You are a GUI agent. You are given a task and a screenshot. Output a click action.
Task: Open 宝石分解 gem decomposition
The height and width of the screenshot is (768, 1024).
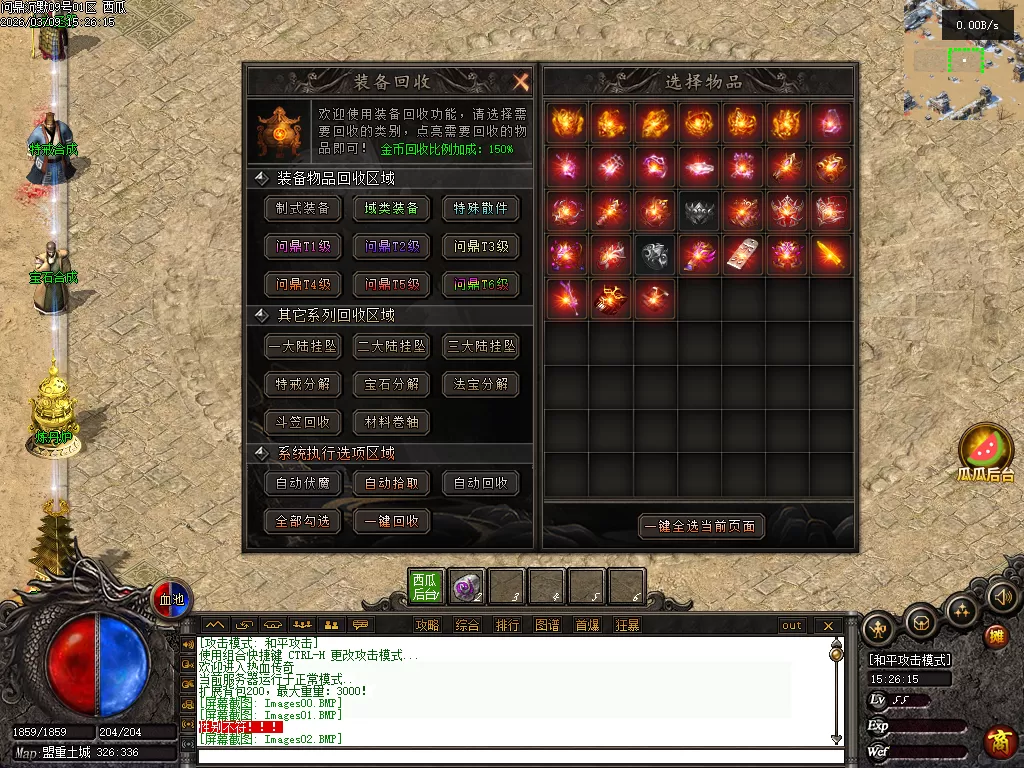tap(392, 384)
